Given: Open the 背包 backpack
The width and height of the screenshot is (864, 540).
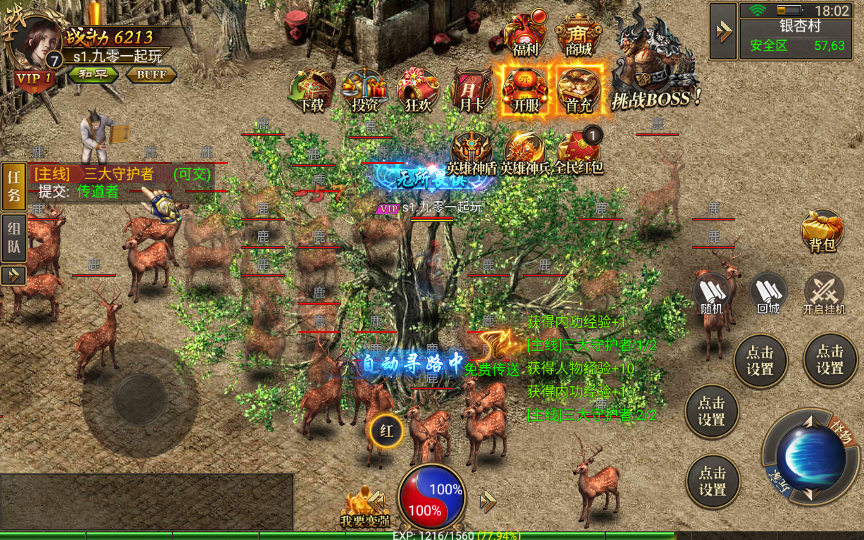Looking at the screenshot, I should pos(822,230).
